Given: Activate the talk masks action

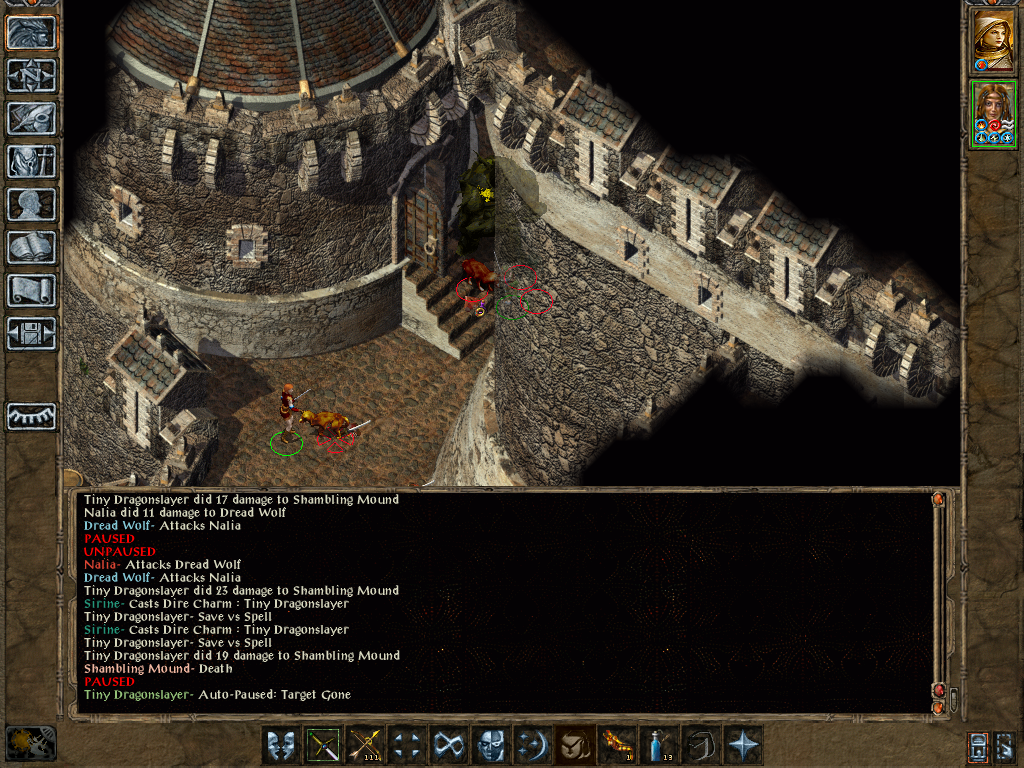Looking at the screenshot, I should [x=280, y=745].
